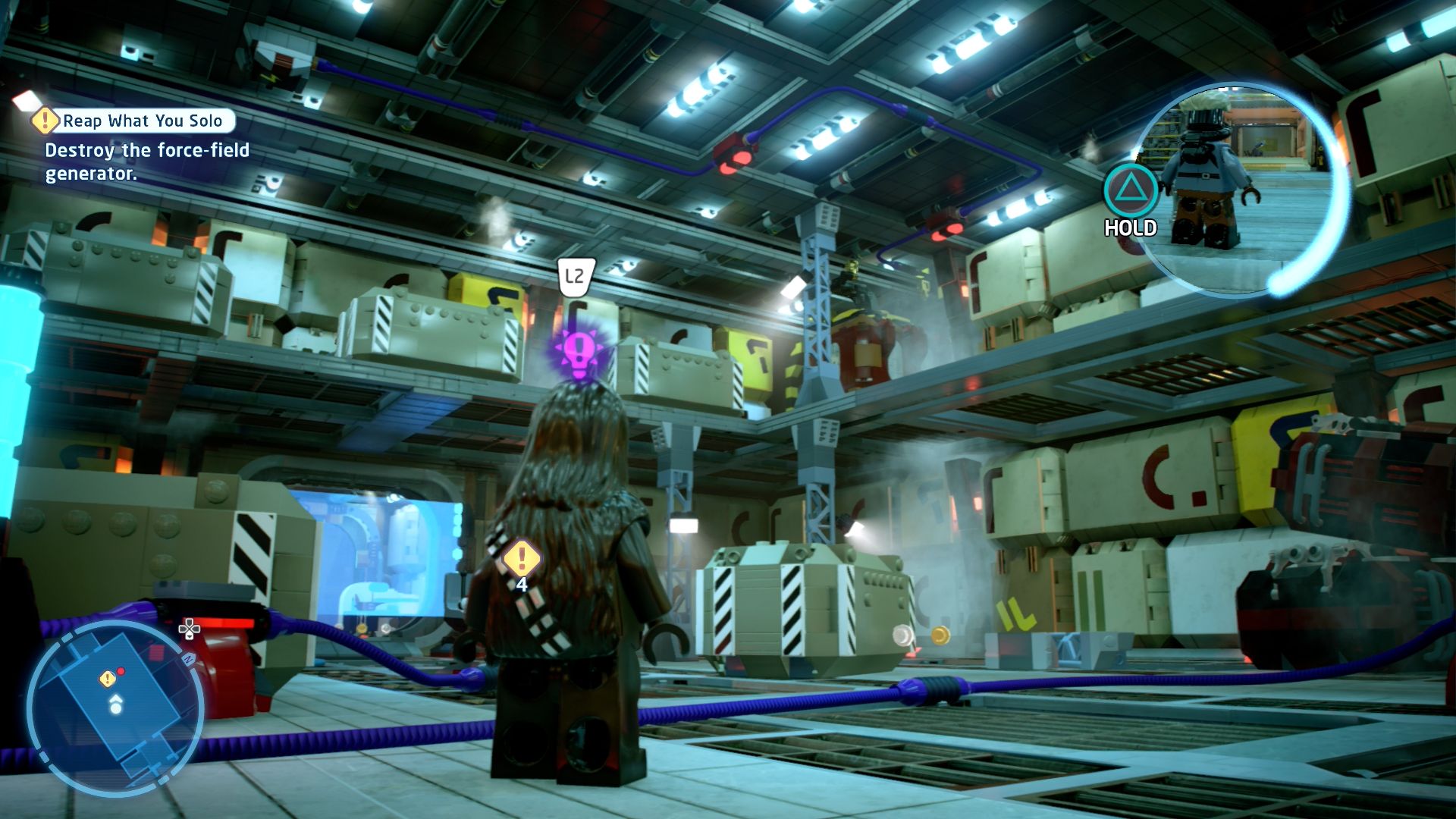Click the yellow quest marker on the minimap
Viewport: 1456px width, 819px height.
coord(107,678)
